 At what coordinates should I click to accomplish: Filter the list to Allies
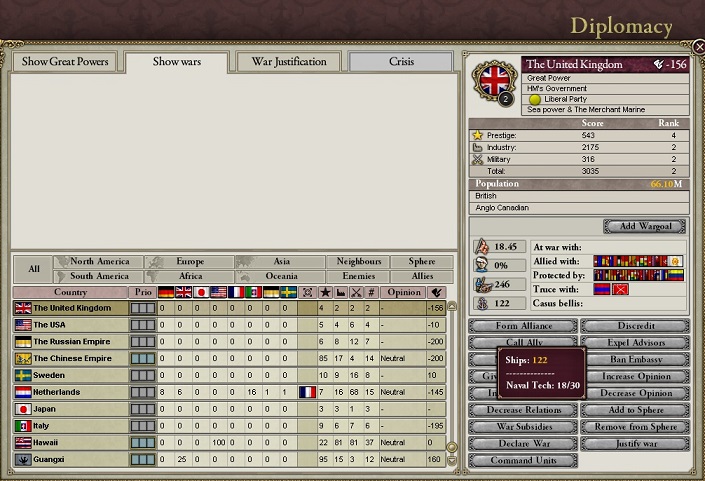click(422, 276)
